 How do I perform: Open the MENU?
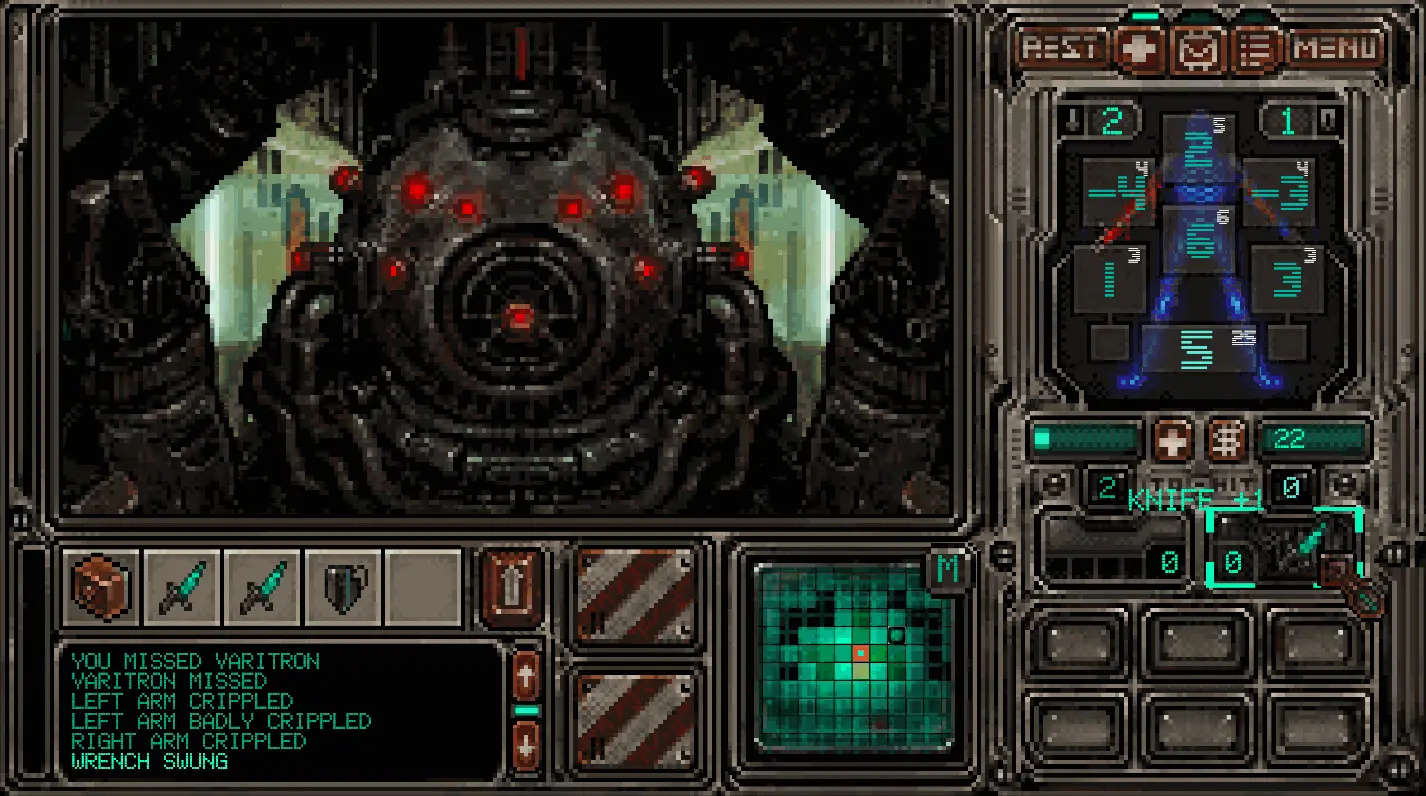tap(1336, 48)
